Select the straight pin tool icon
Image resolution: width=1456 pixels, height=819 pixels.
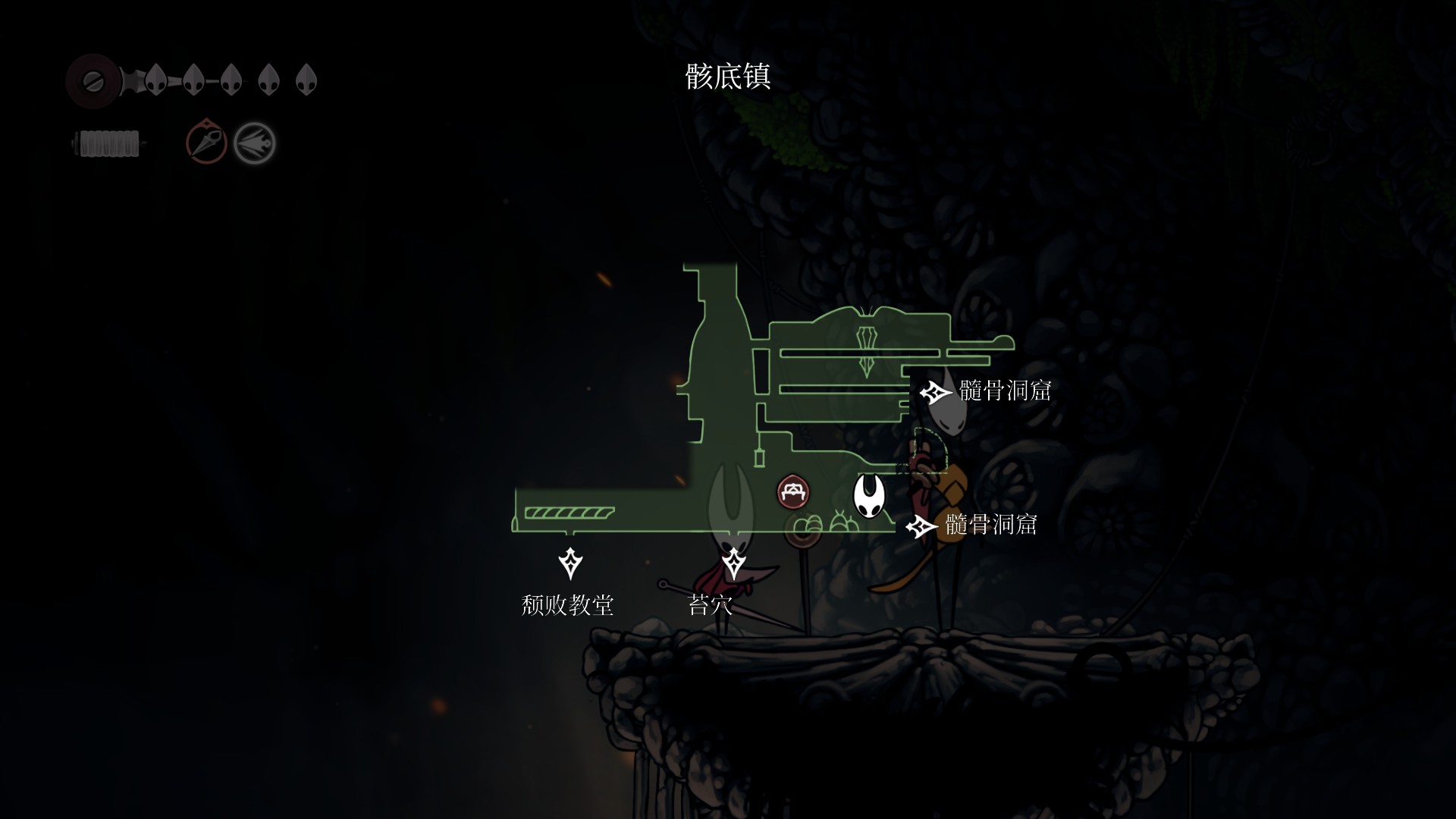206,142
